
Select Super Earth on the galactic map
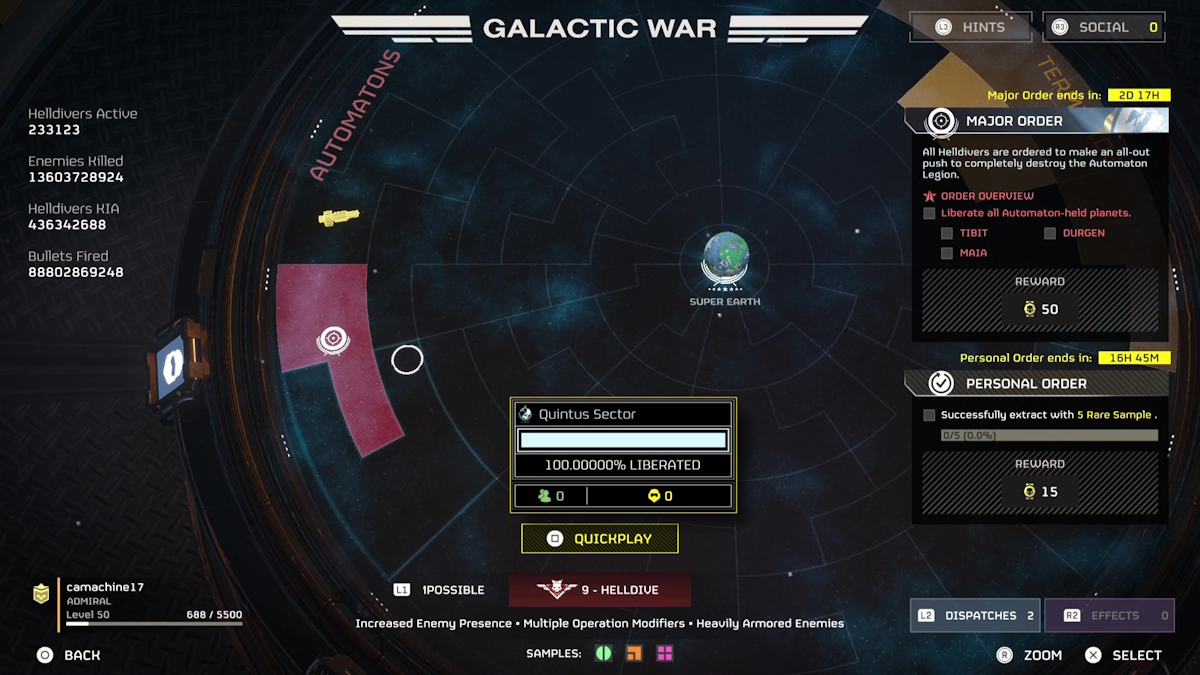click(725, 257)
